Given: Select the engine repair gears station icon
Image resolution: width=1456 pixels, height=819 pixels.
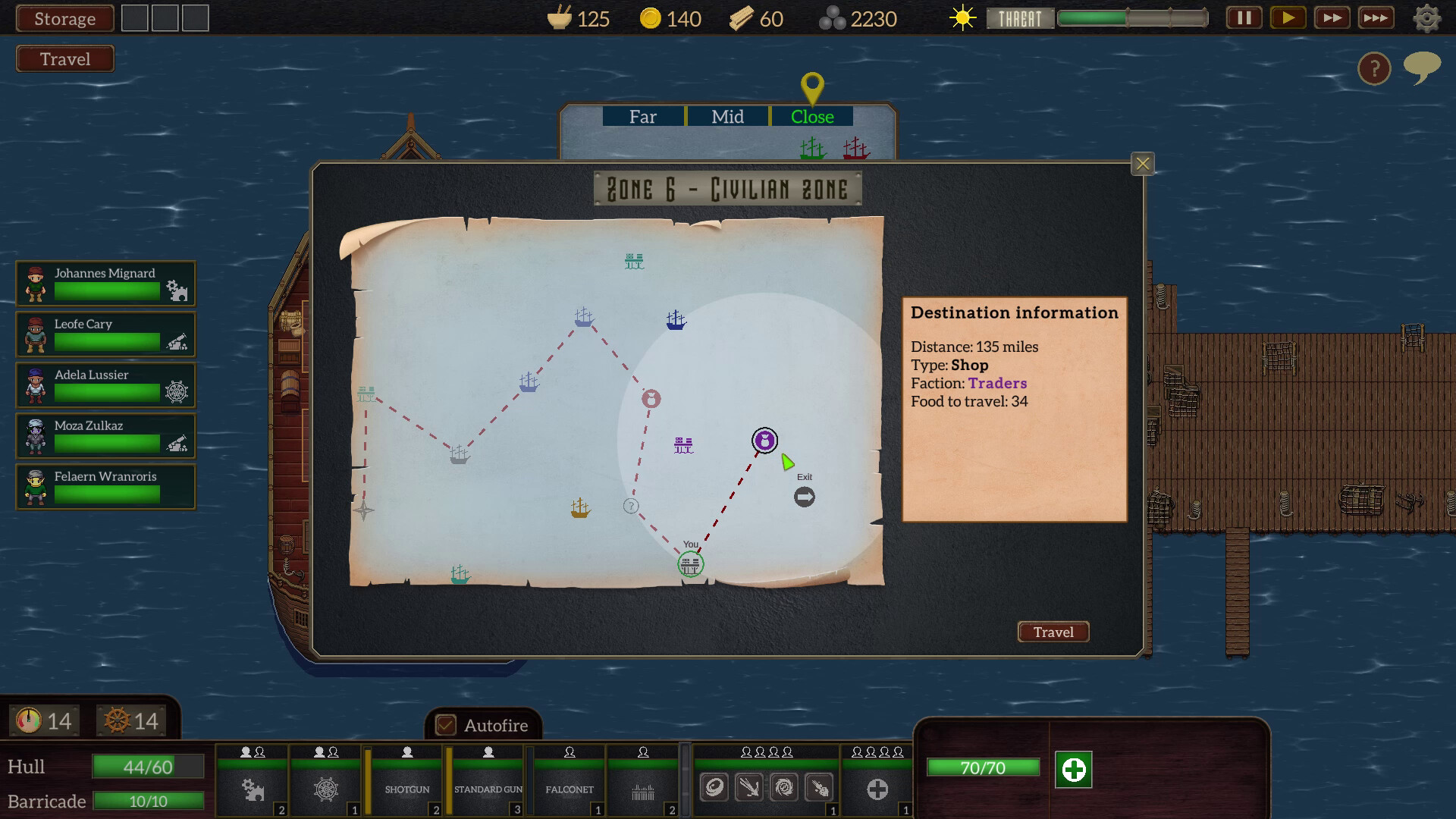Looking at the screenshot, I should [252, 789].
